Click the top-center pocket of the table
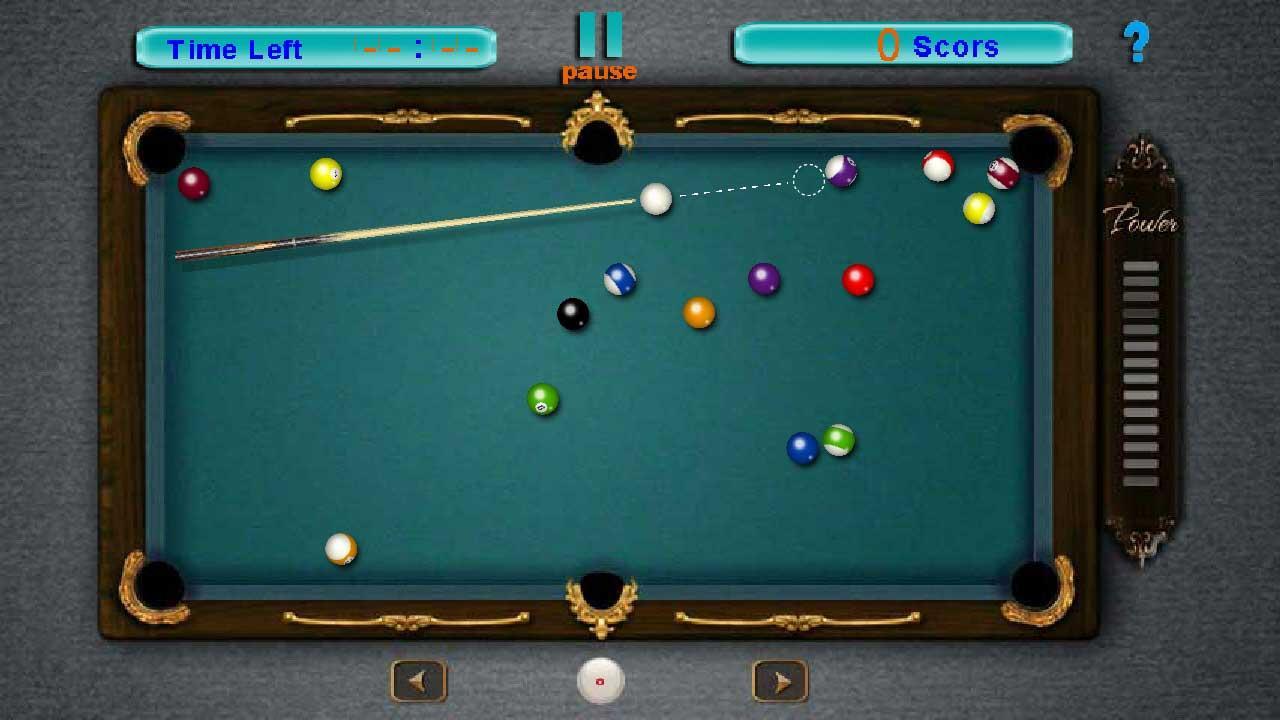Image resolution: width=1280 pixels, height=720 pixels. (x=598, y=140)
